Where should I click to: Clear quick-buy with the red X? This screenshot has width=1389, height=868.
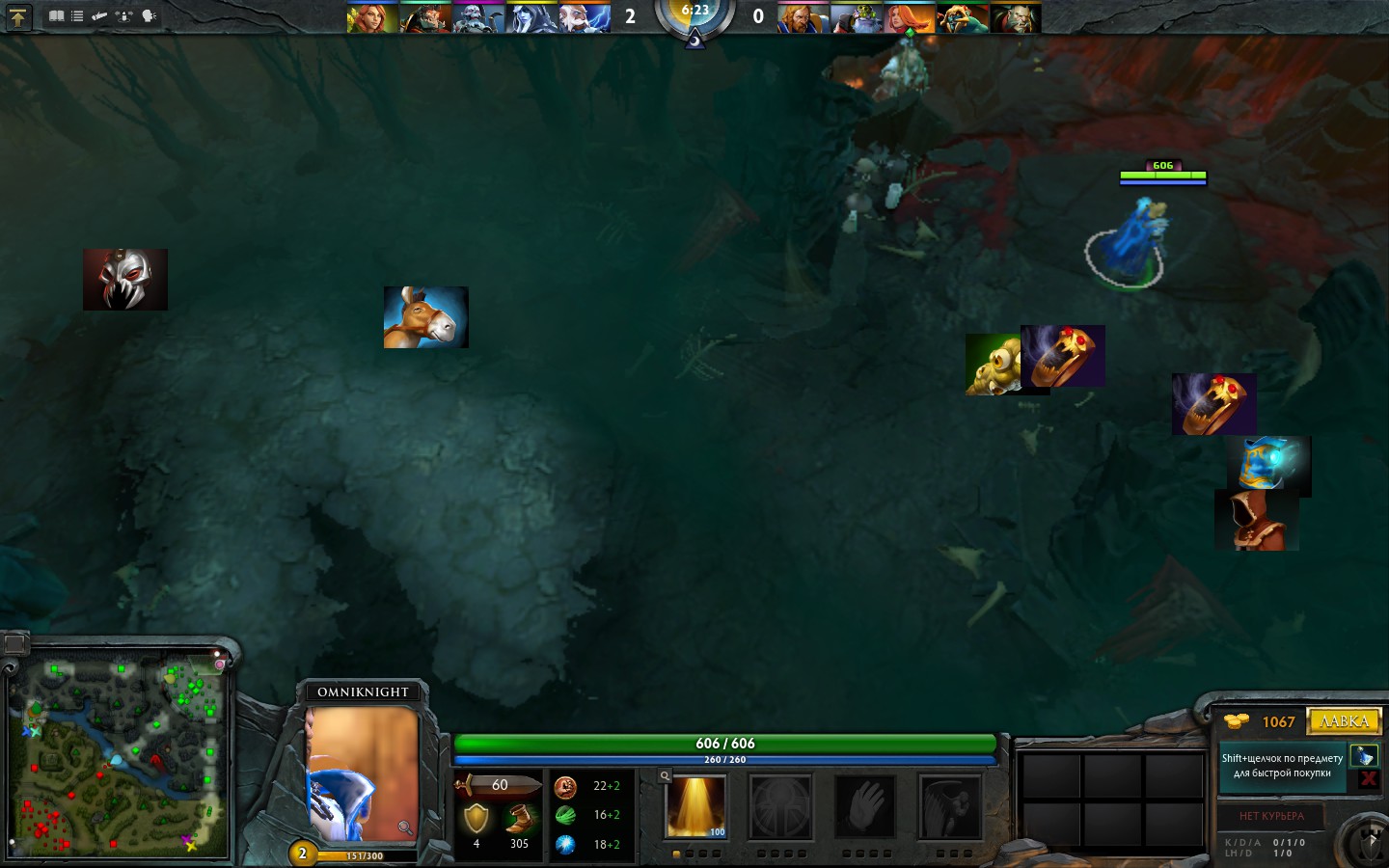coord(1368,779)
